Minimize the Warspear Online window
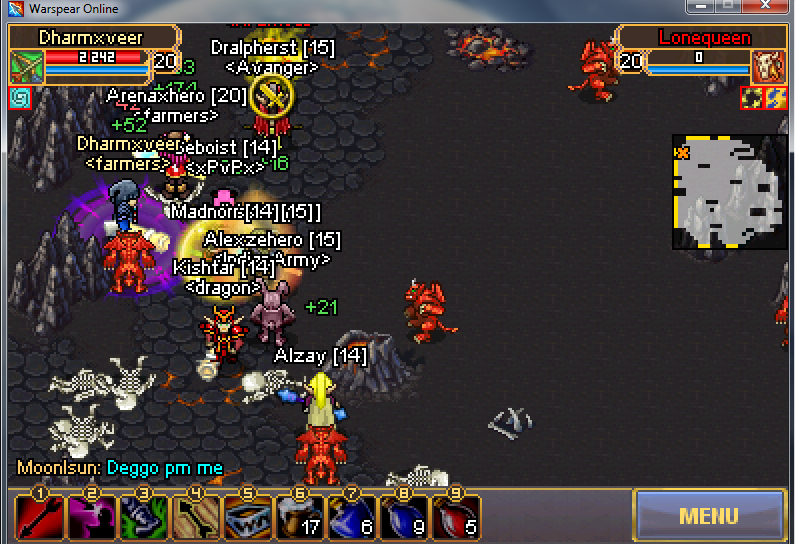The width and height of the screenshot is (795, 544). click(699, 8)
